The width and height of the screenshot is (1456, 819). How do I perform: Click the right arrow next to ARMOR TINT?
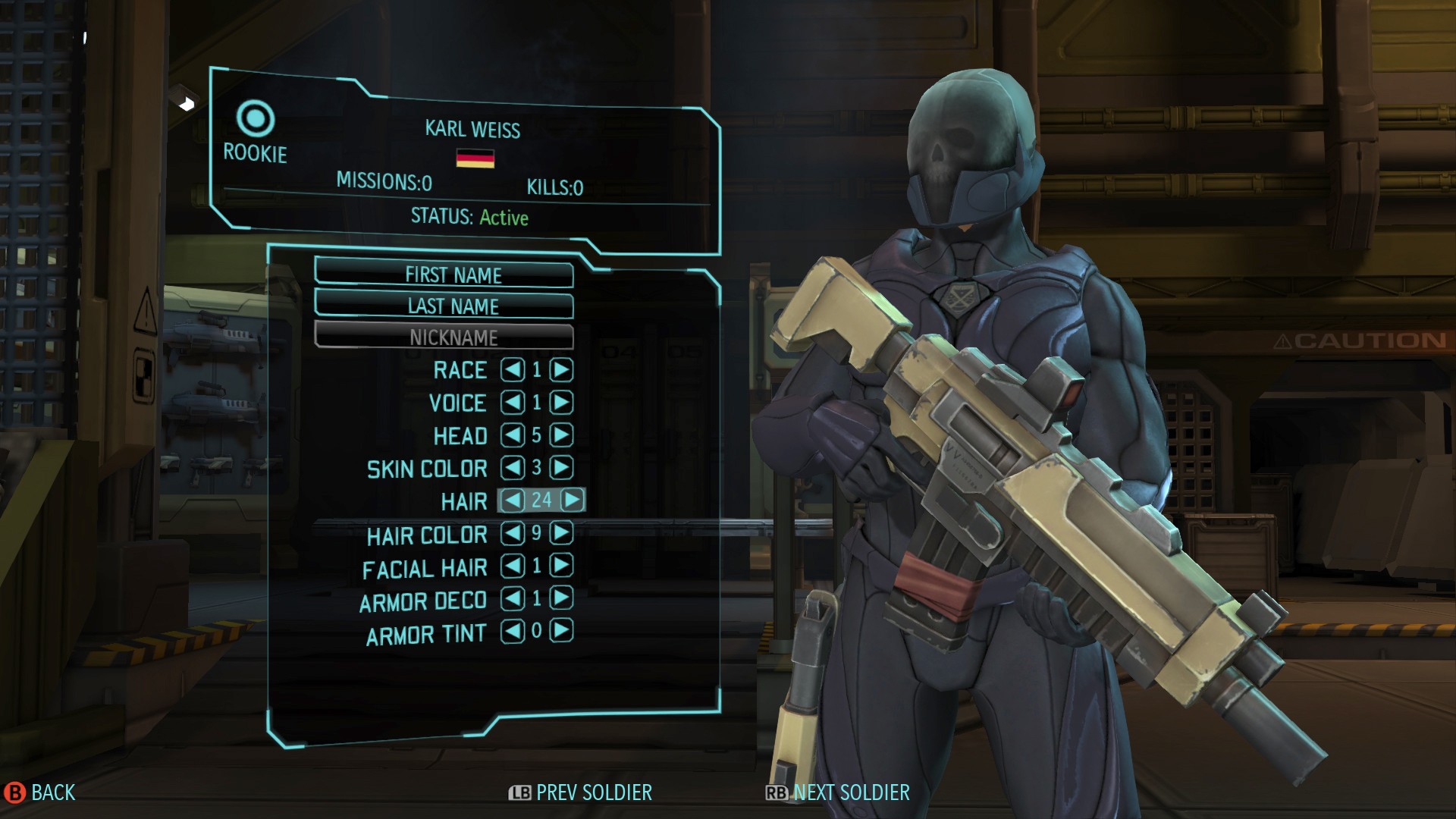click(x=560, y=632)
